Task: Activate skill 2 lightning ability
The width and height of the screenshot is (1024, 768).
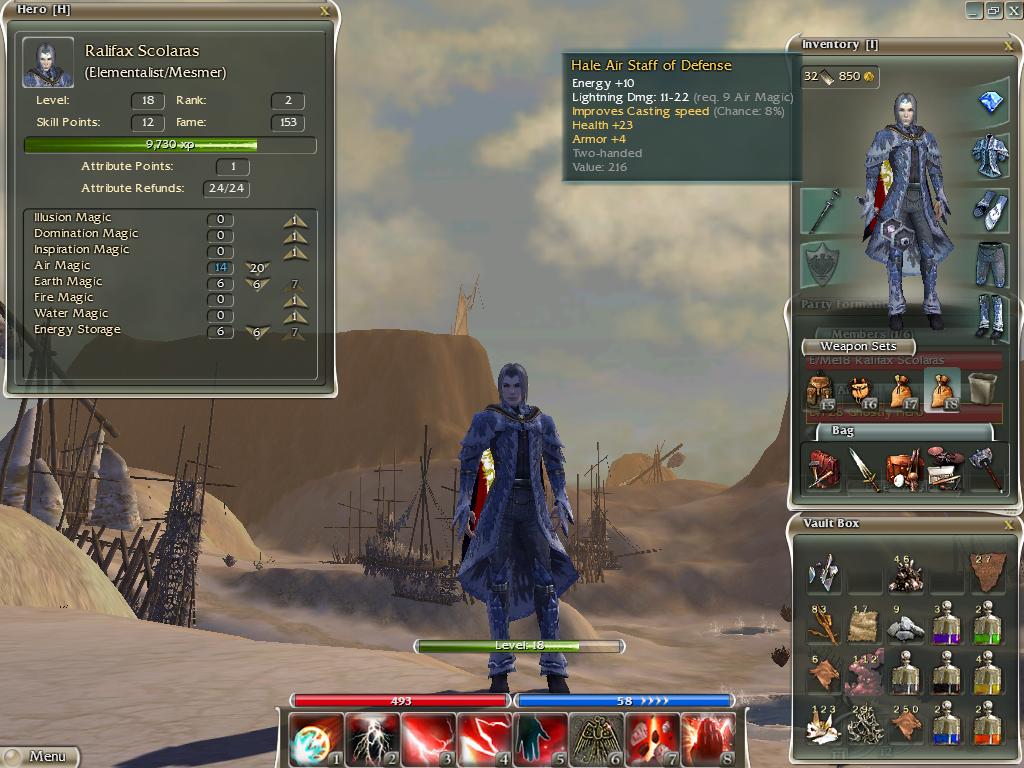Action: [x=372, y=739]
